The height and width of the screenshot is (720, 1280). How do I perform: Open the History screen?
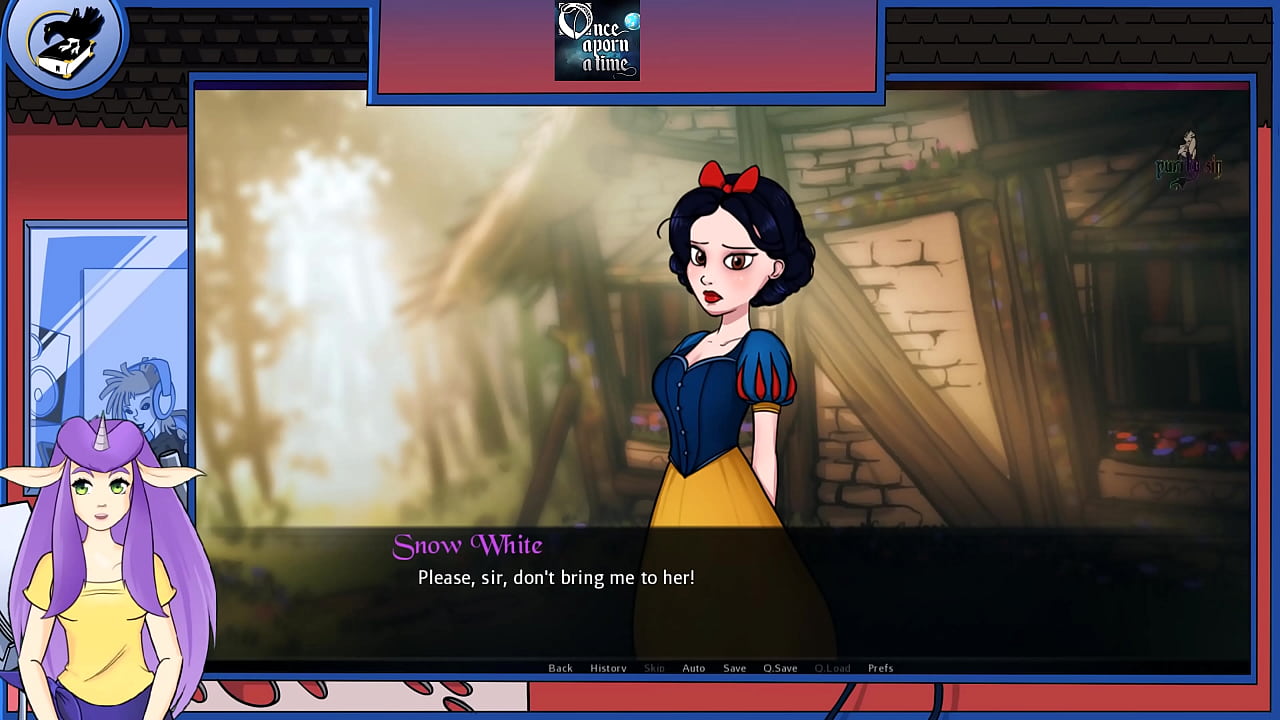click(608, 667)
